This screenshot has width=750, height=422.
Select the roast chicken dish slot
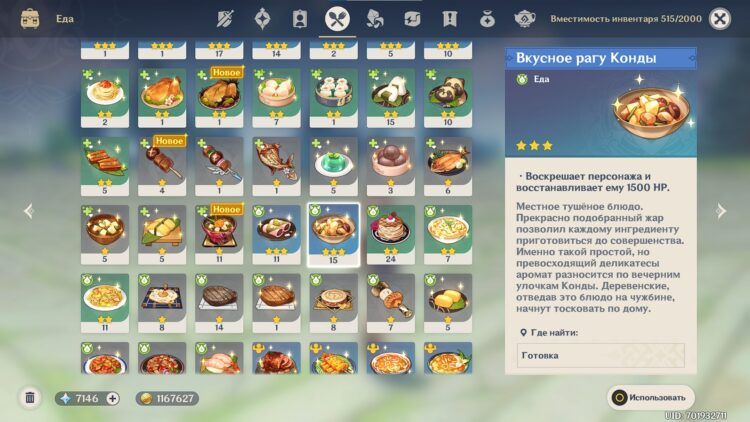(x=162, y=93)
